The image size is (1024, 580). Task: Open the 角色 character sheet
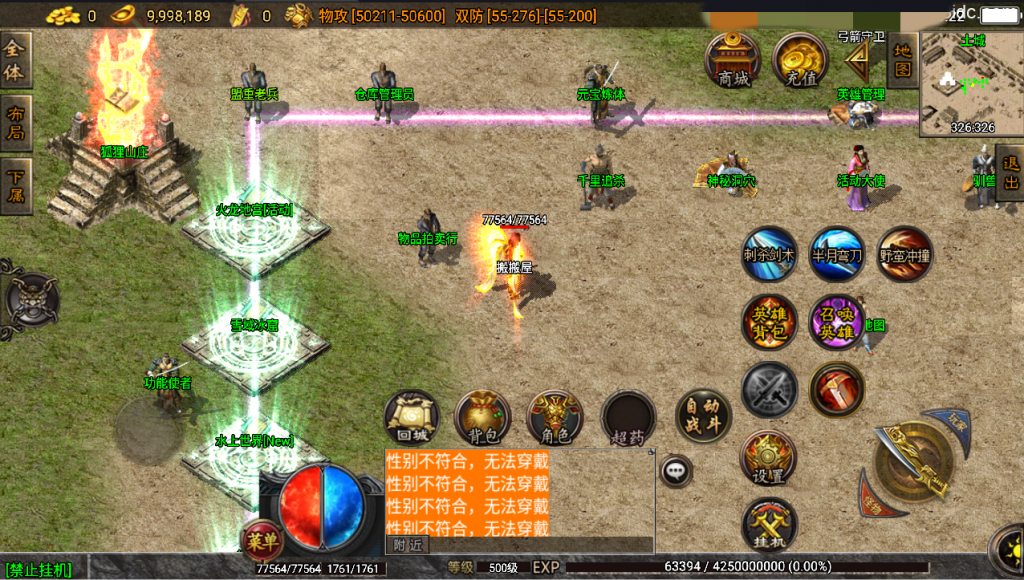pos(555,418)
